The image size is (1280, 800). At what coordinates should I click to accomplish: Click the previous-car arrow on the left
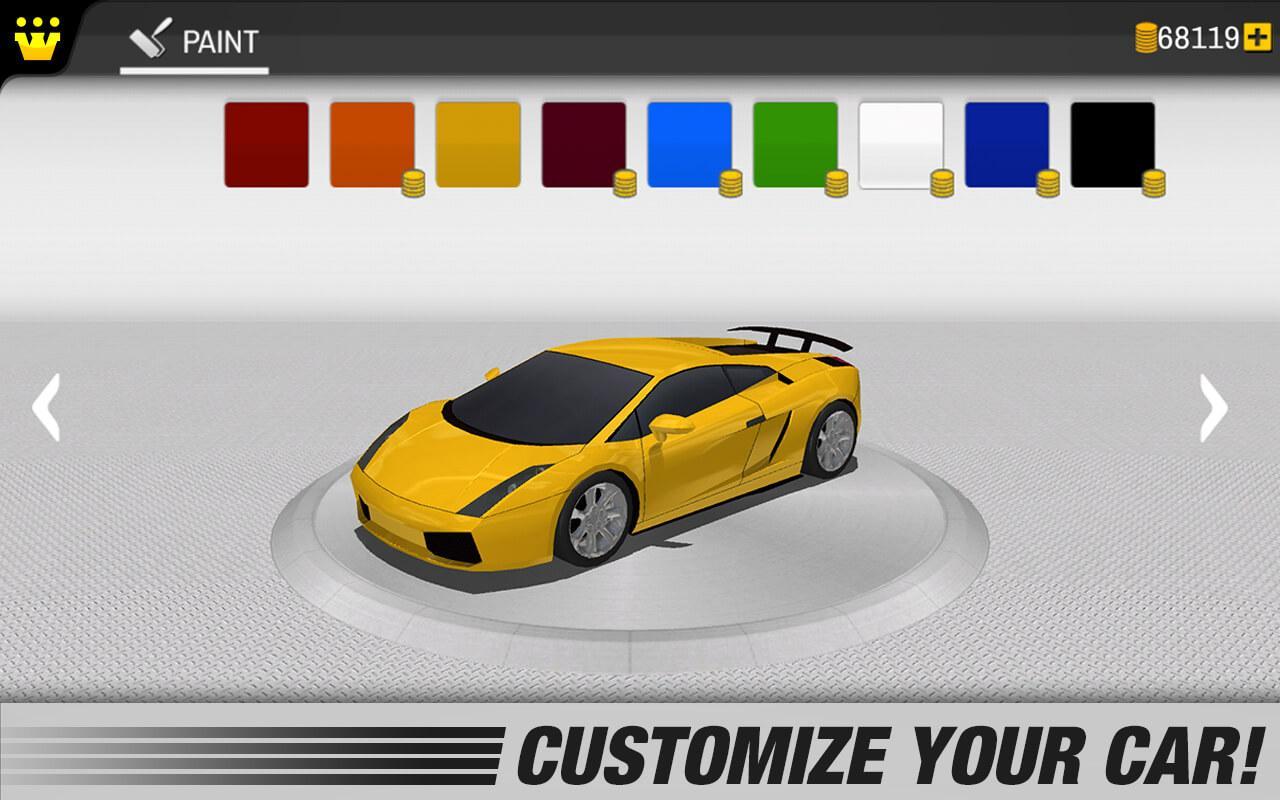45,406
